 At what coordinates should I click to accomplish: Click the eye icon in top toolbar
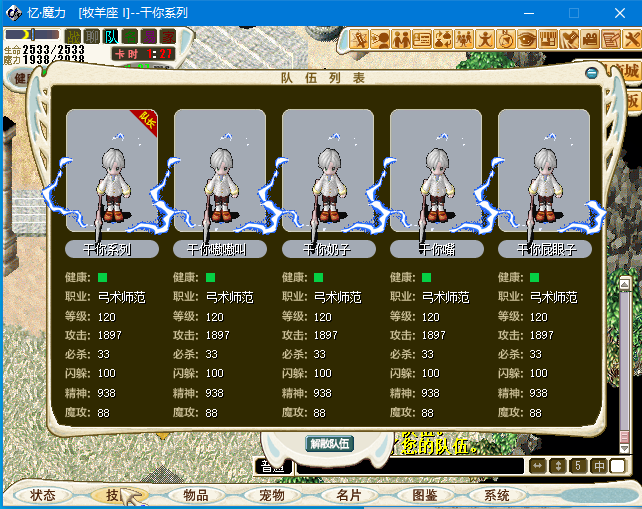528,40
